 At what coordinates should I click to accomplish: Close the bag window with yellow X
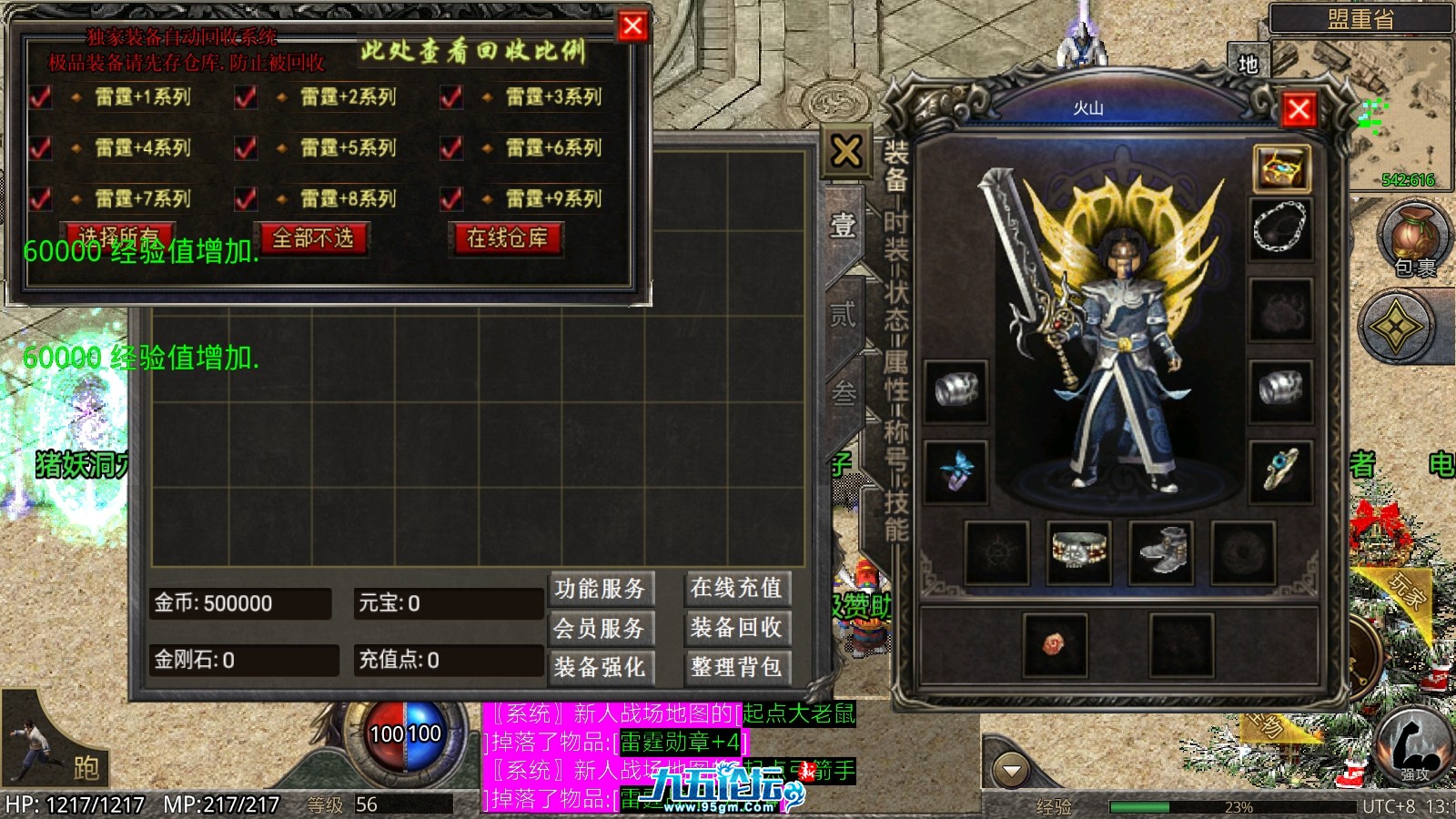(846, 151)
